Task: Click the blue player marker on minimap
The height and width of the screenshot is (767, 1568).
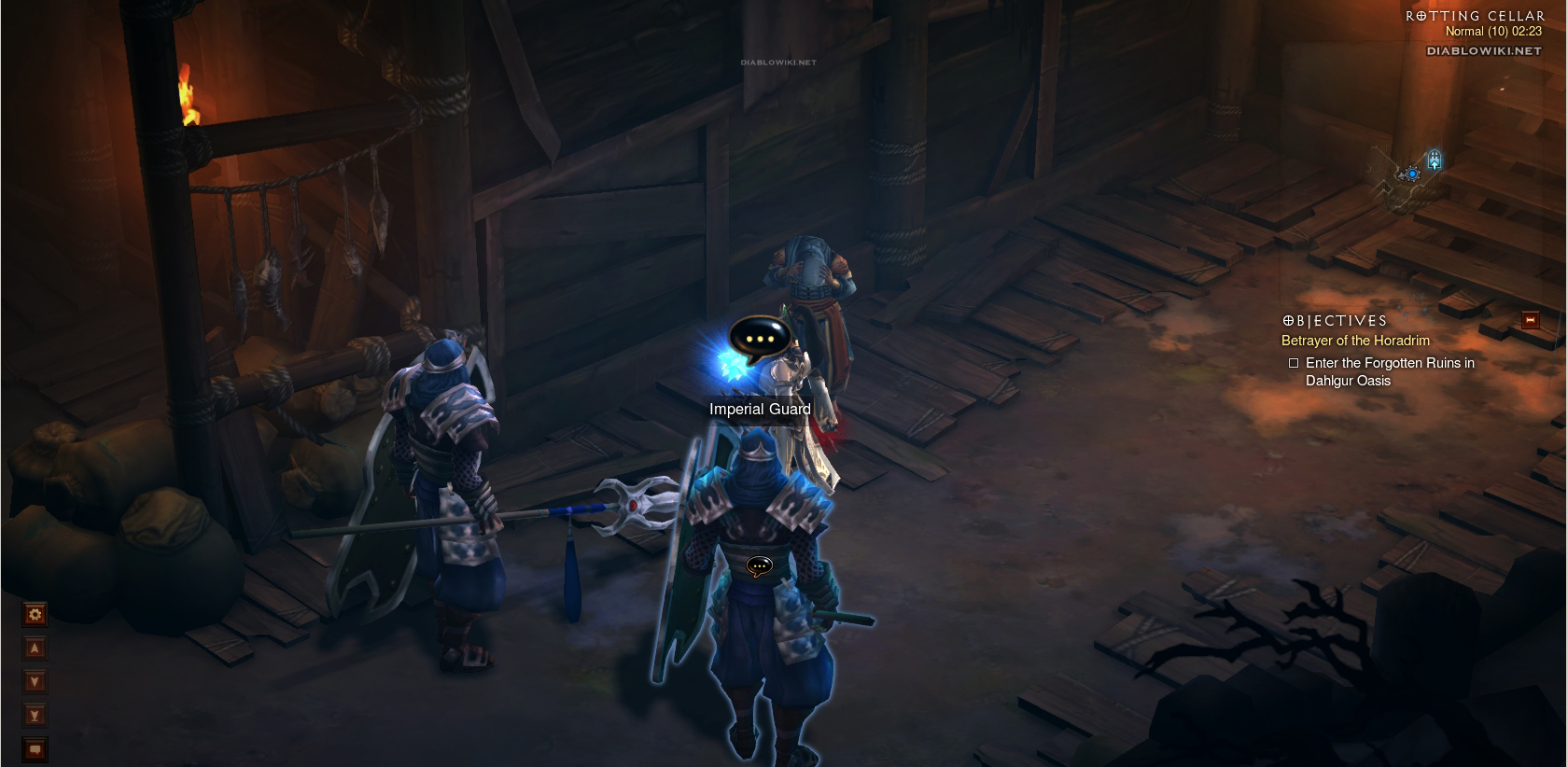Action: tap(1412, 174)
